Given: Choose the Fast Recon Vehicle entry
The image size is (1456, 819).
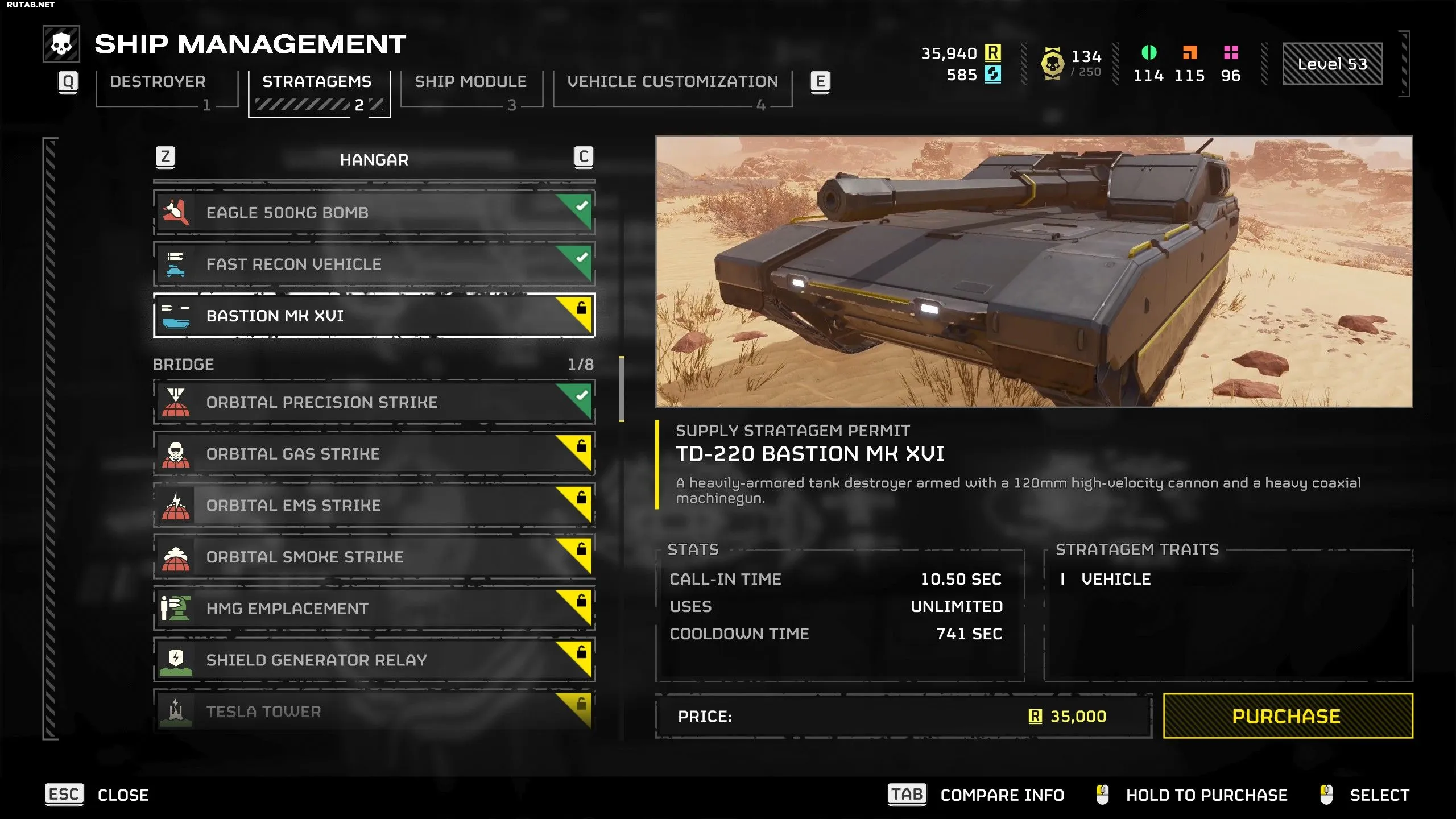Looking at the screenshot, I should pos(374,264).
